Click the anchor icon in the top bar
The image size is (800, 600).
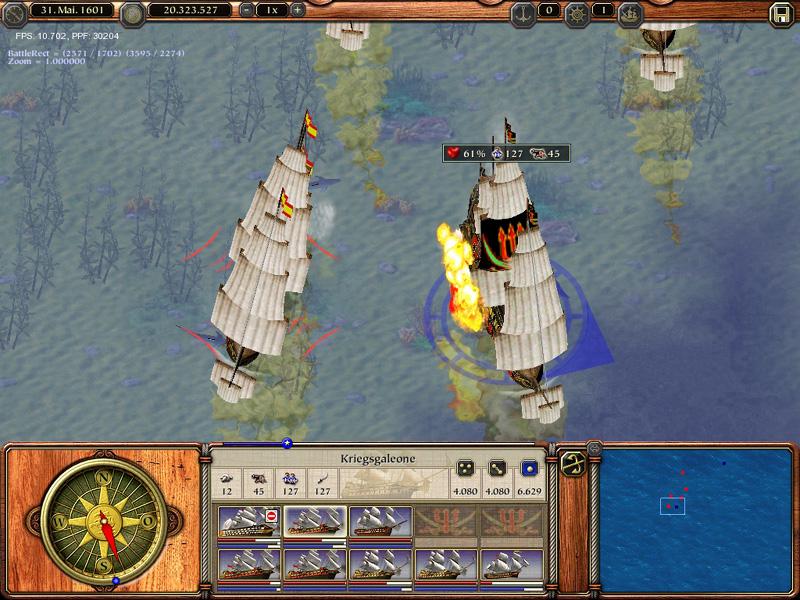521,13
